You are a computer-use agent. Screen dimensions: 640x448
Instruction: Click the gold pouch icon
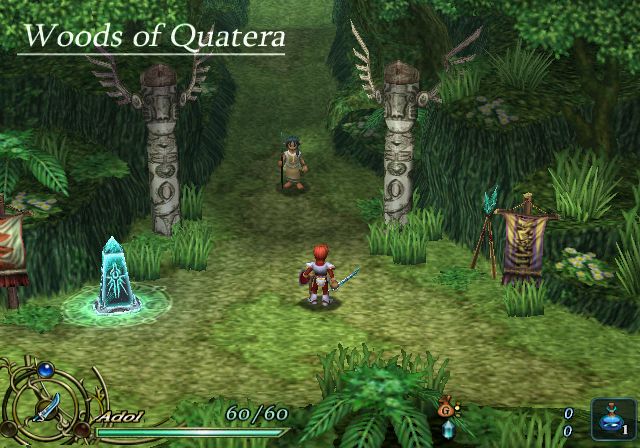[x=445, y=410]
